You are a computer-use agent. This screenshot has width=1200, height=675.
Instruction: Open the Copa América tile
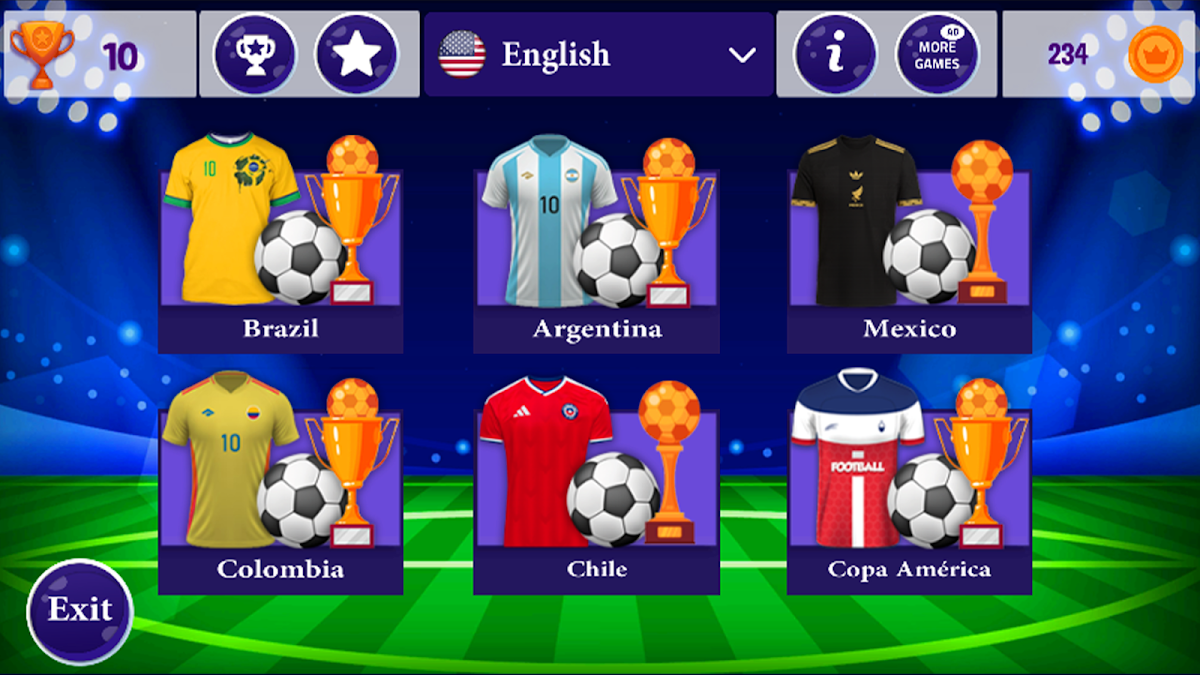point(909,490)
